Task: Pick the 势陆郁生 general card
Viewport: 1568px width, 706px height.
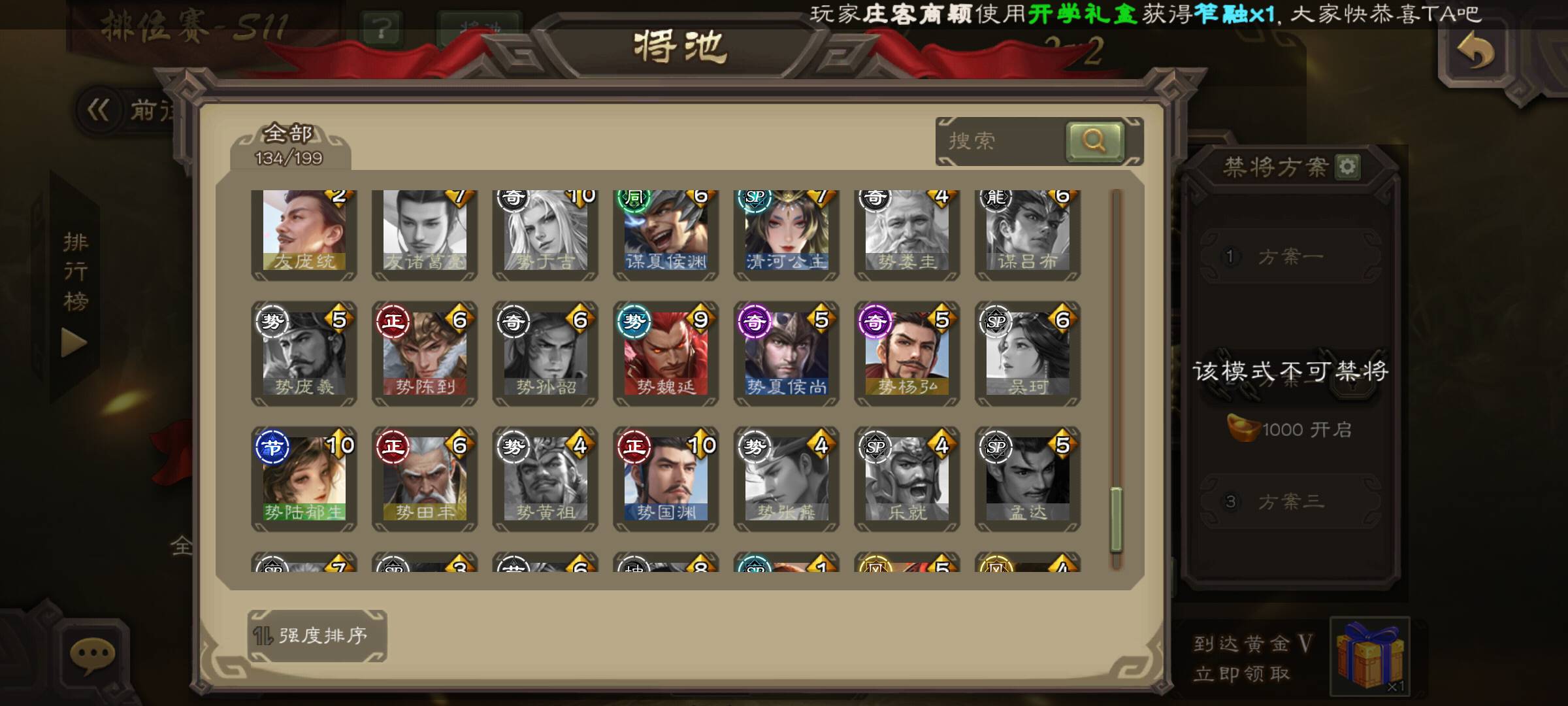Action: click(304, 479)
